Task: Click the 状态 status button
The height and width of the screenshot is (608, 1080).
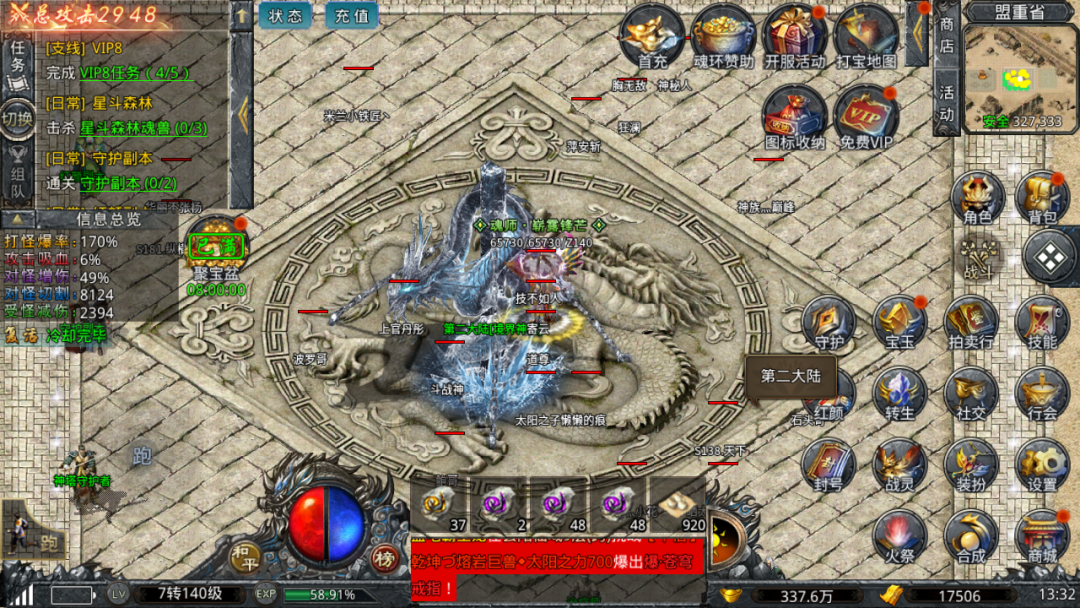Action: (x=286, y=16)
